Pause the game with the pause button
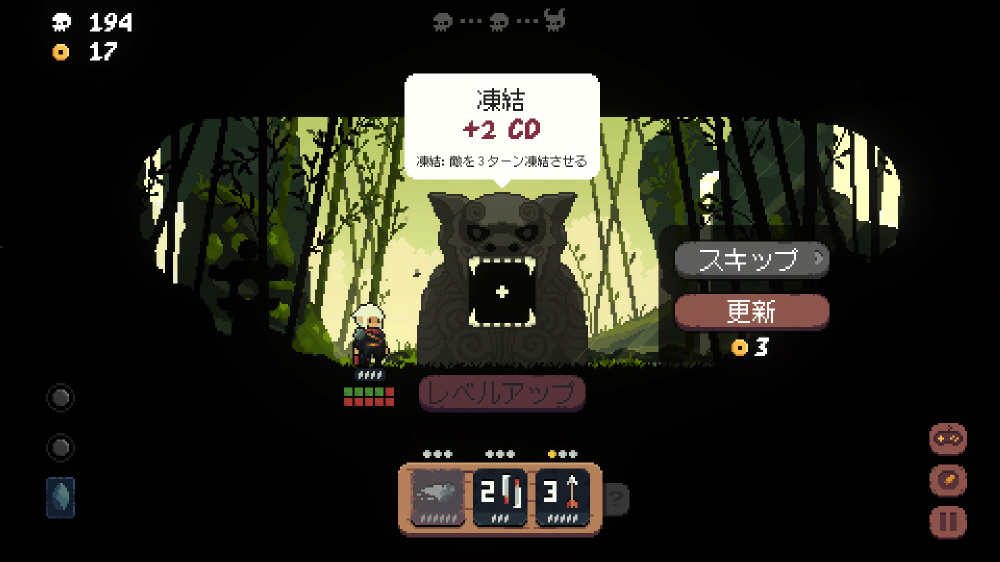The image size is (1000, 562). pos(947,521)
